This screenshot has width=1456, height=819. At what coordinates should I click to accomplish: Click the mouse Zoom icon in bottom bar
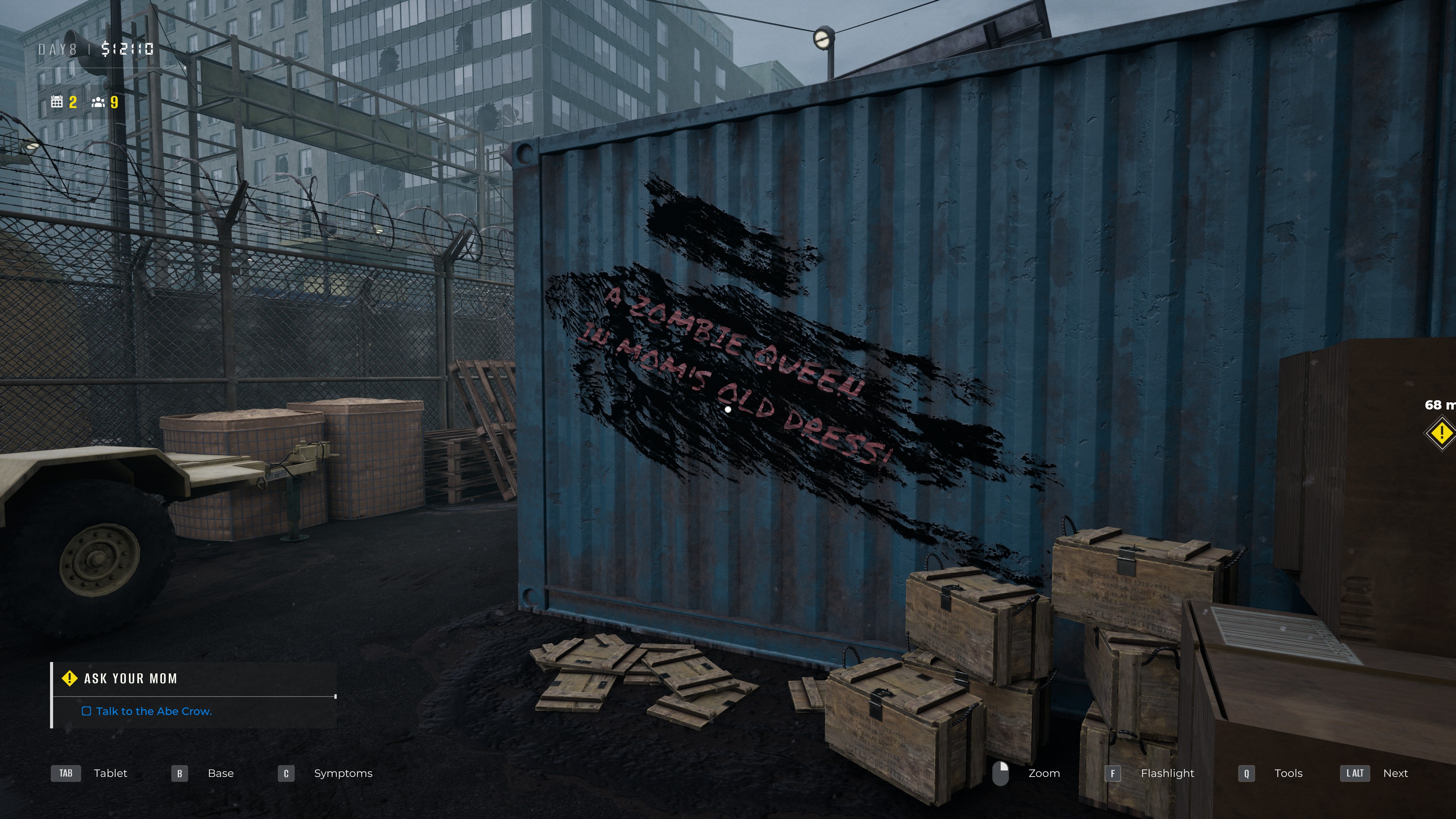(1001, 773)
